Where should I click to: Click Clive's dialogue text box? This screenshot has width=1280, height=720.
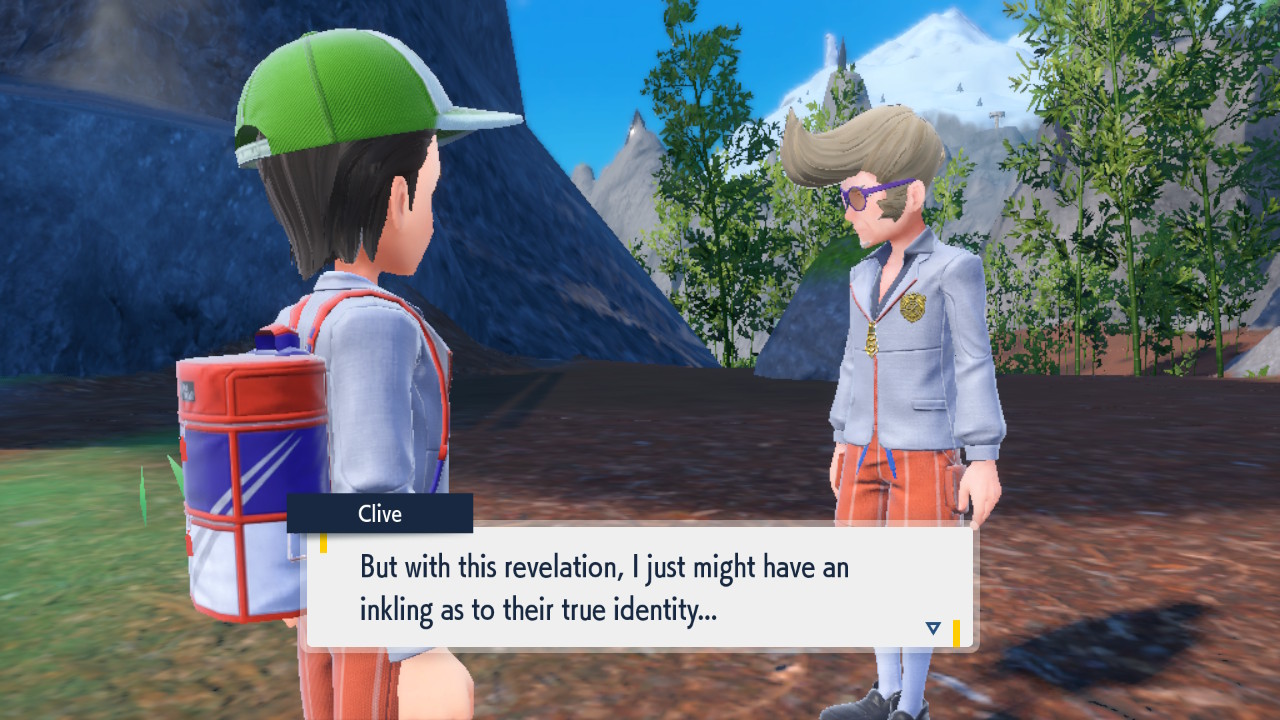coord(640,587)
